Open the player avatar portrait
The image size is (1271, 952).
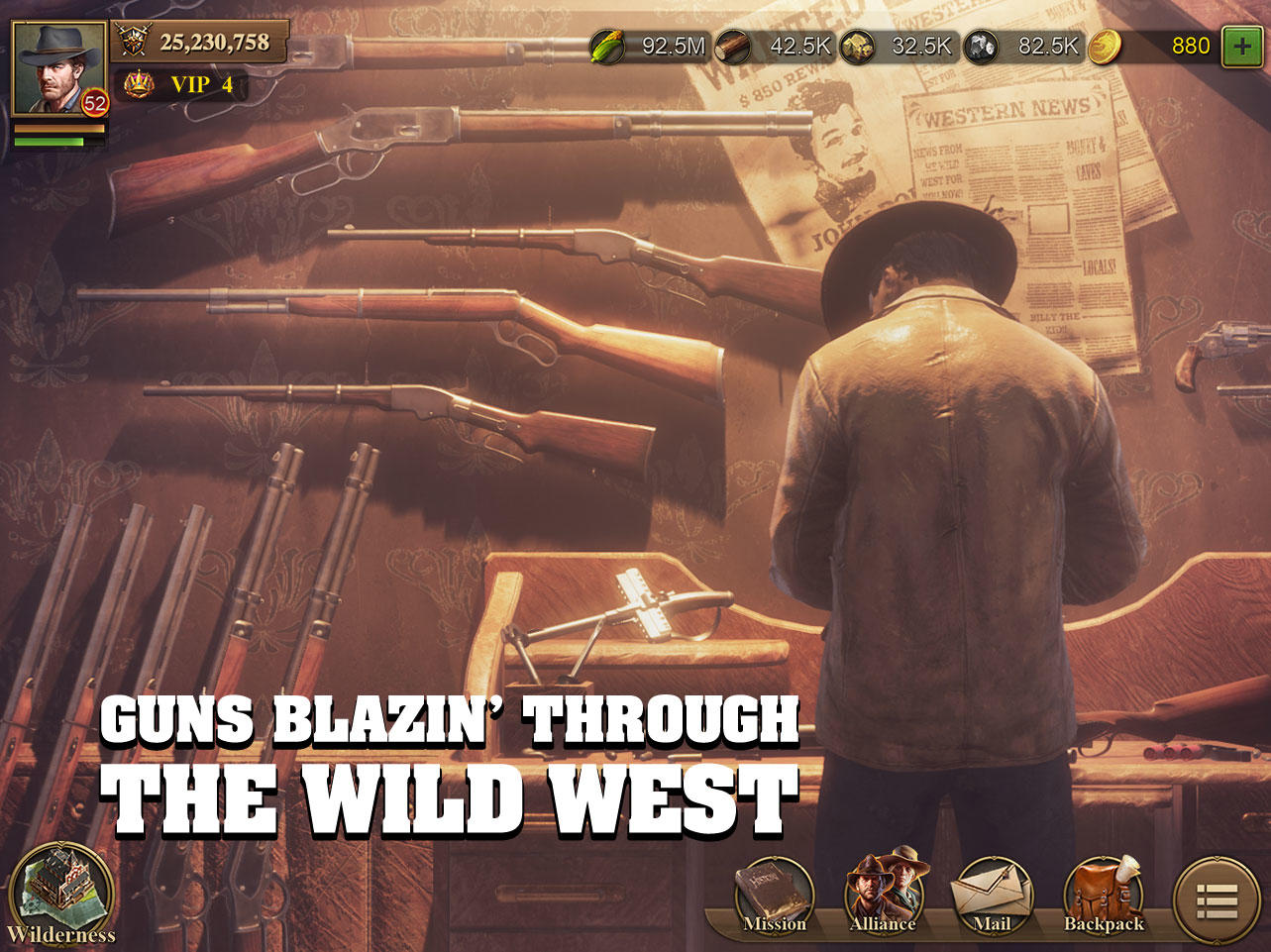[54, 64]
